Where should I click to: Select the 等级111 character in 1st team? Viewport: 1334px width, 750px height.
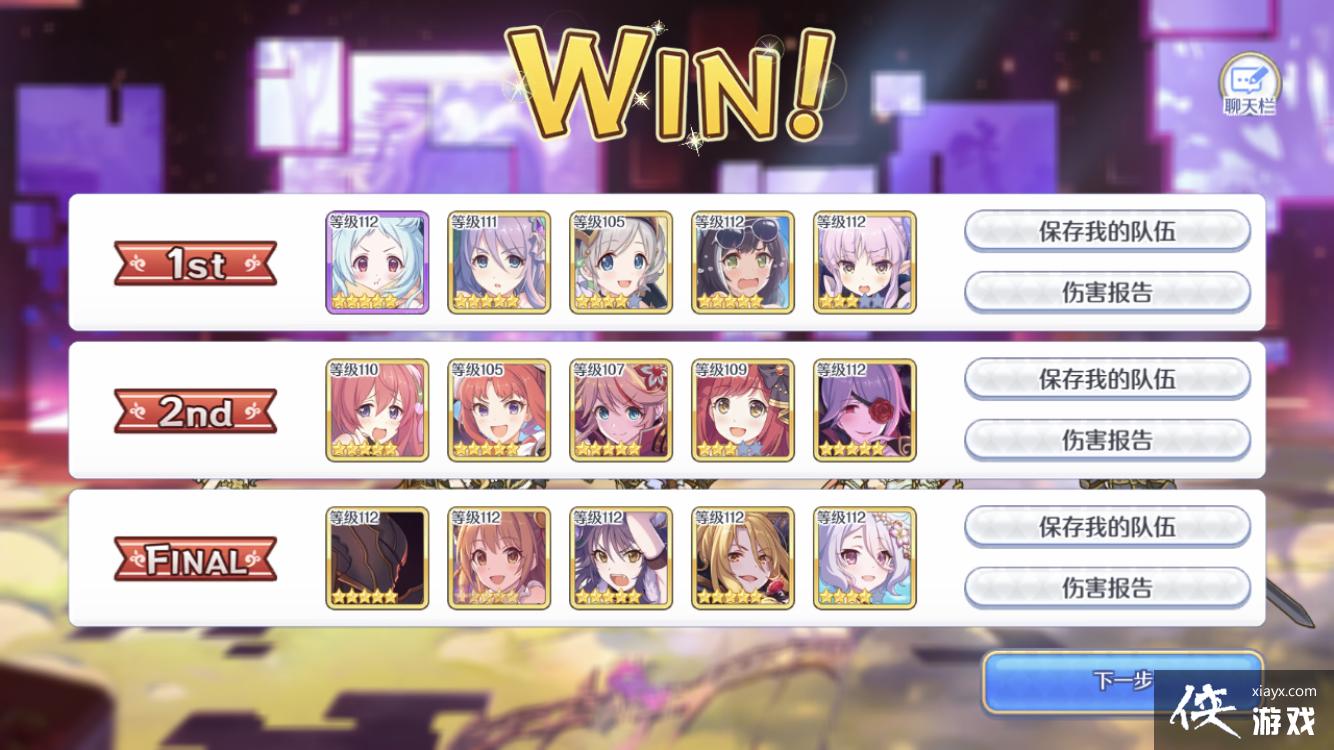click(499, 263)
